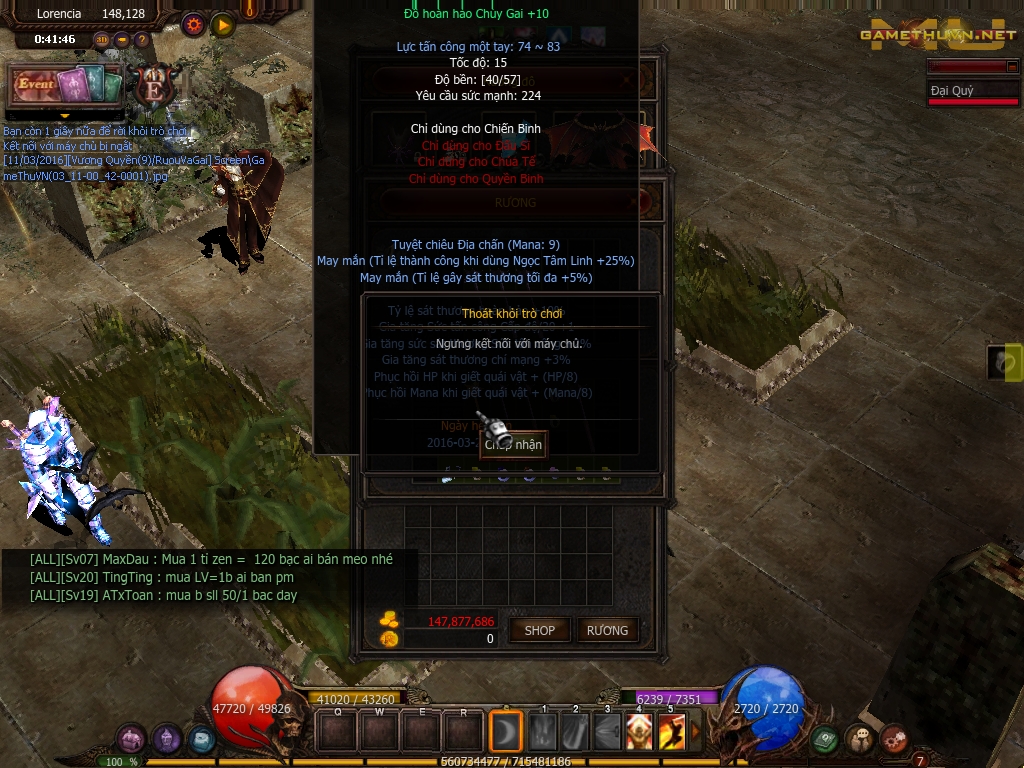Collapse the event panel with yellow arrow
This screenshot has width=1024, height=768.
click(65, 116)
